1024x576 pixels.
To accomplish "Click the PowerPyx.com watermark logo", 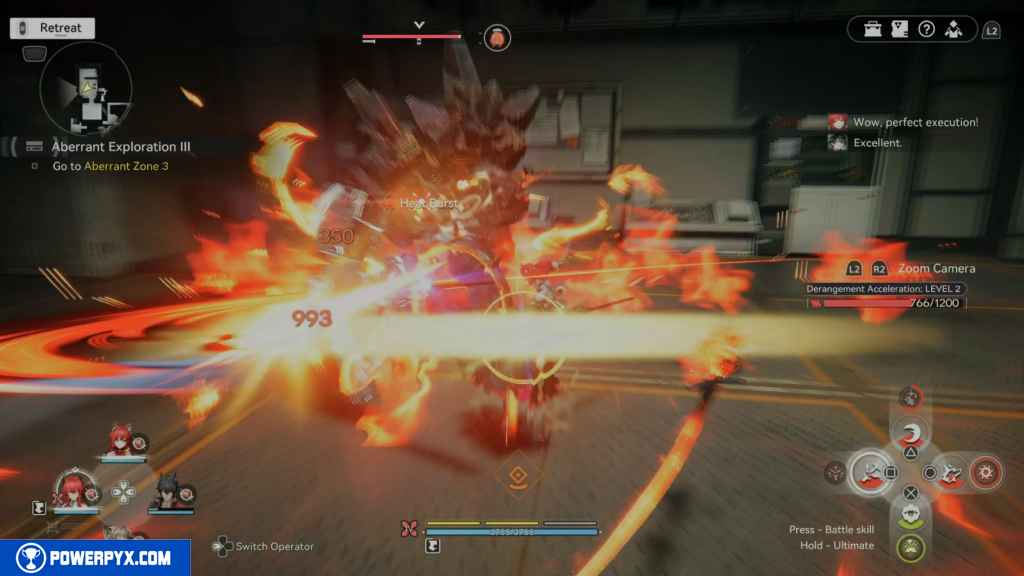I will (x=95, y=558).
